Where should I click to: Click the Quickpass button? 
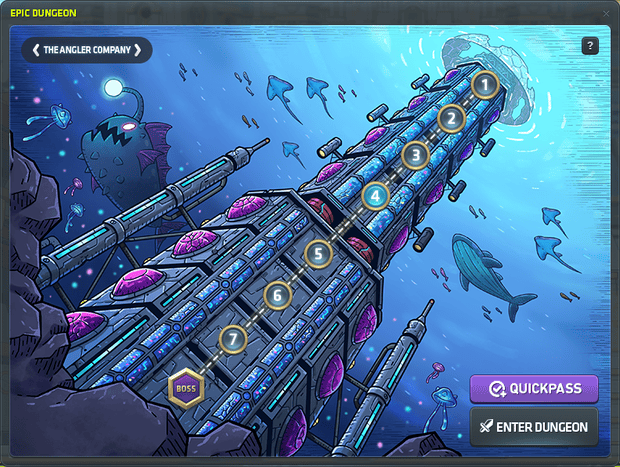[534, 389]
